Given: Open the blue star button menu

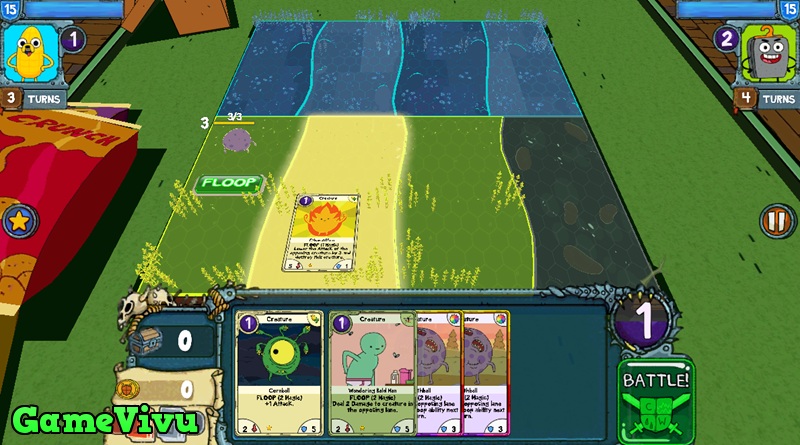Looking at the screenshot, I should coord(17,222).
